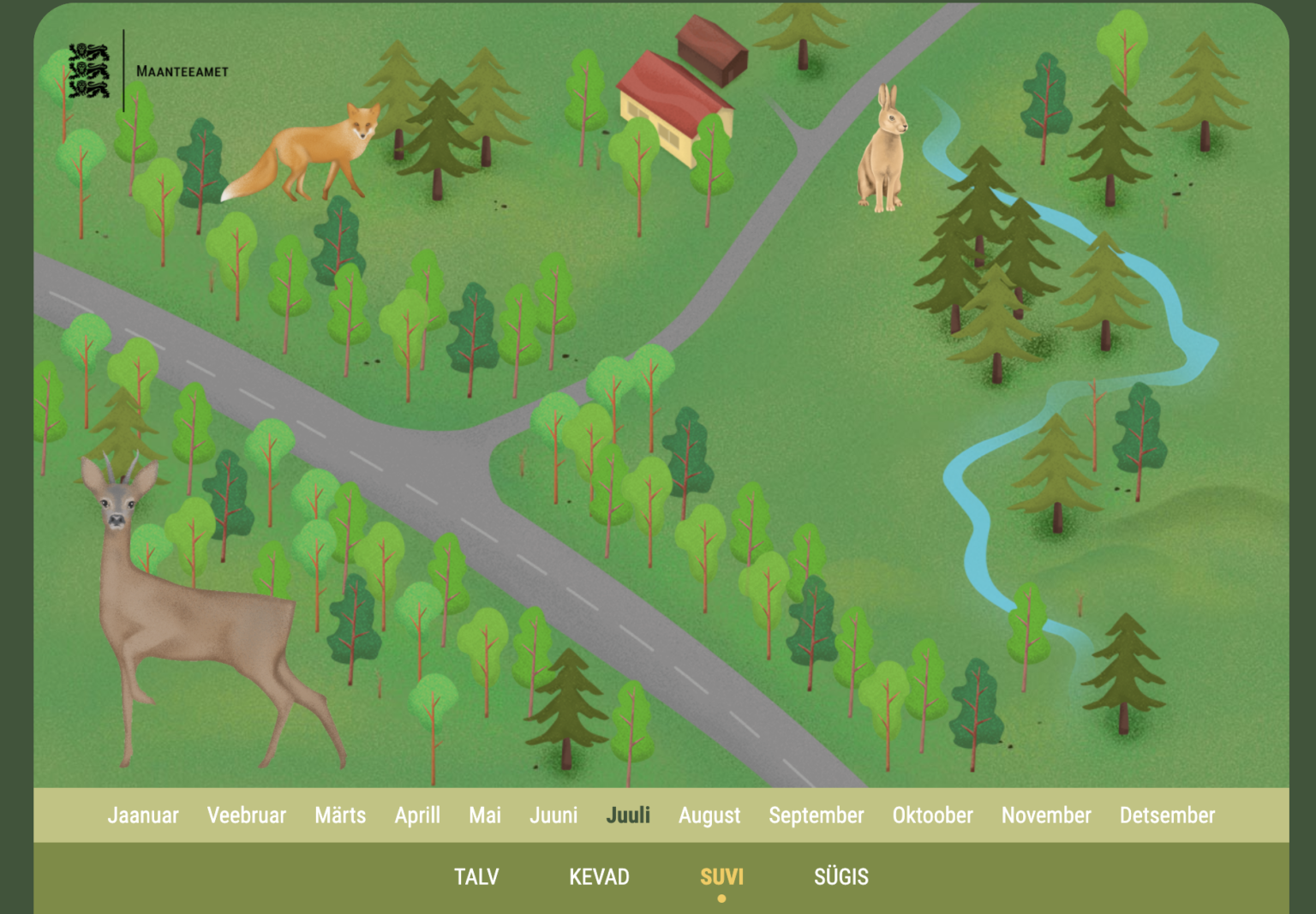Select the active SUVI season tab
This screenshot has height=914, width=1316.
(721, 876)
